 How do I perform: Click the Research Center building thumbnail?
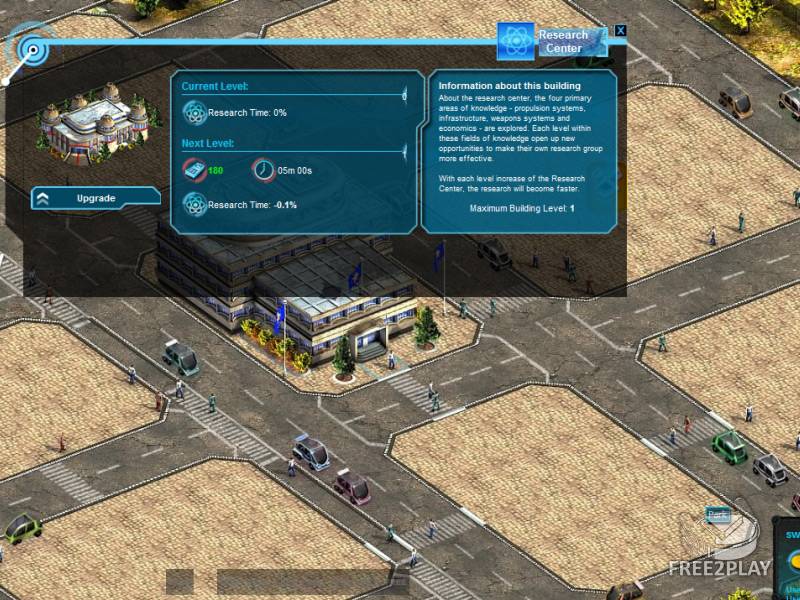[98, 121]
